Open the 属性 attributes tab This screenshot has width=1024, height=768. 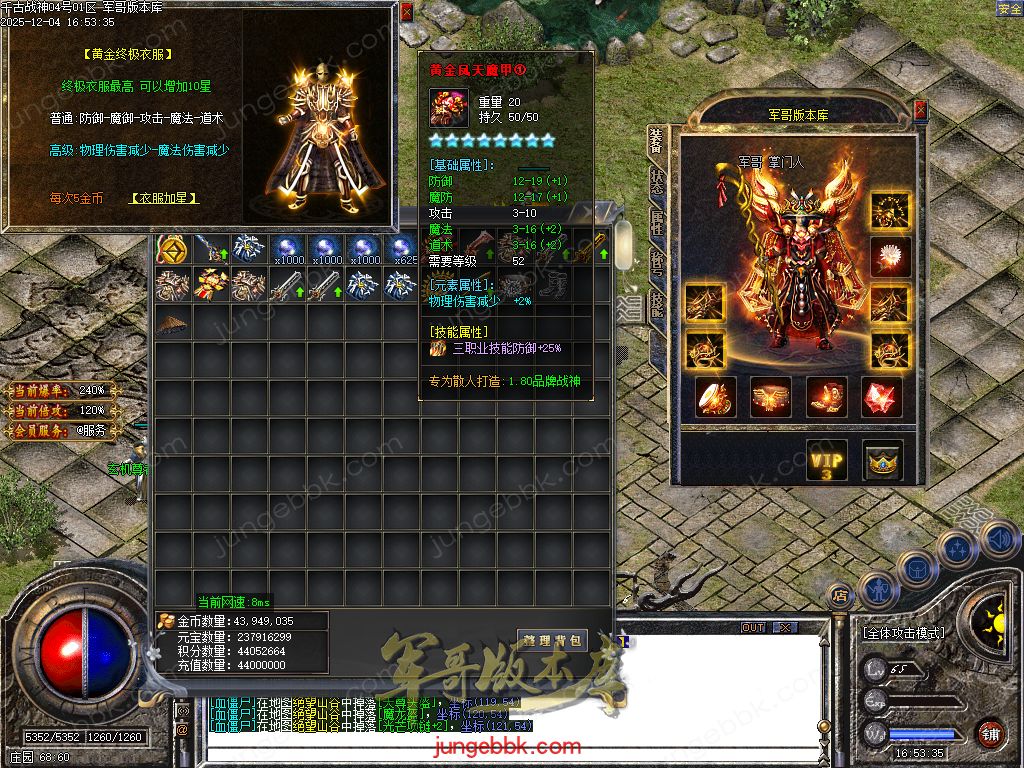coord(656,222)
